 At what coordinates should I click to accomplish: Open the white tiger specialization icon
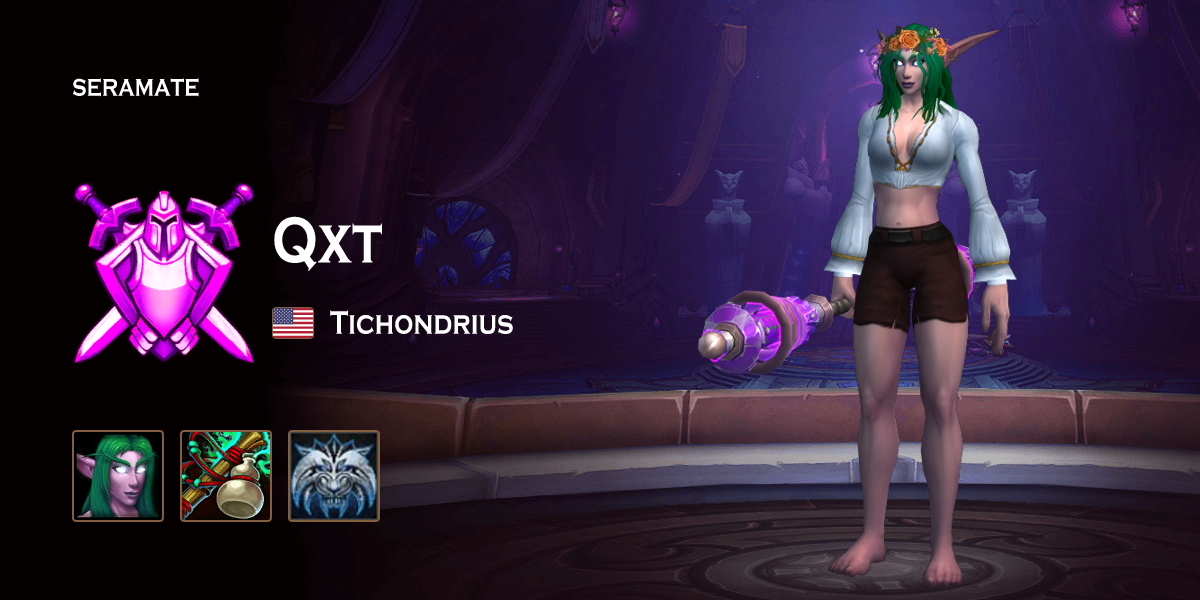[x=334, y=476]
